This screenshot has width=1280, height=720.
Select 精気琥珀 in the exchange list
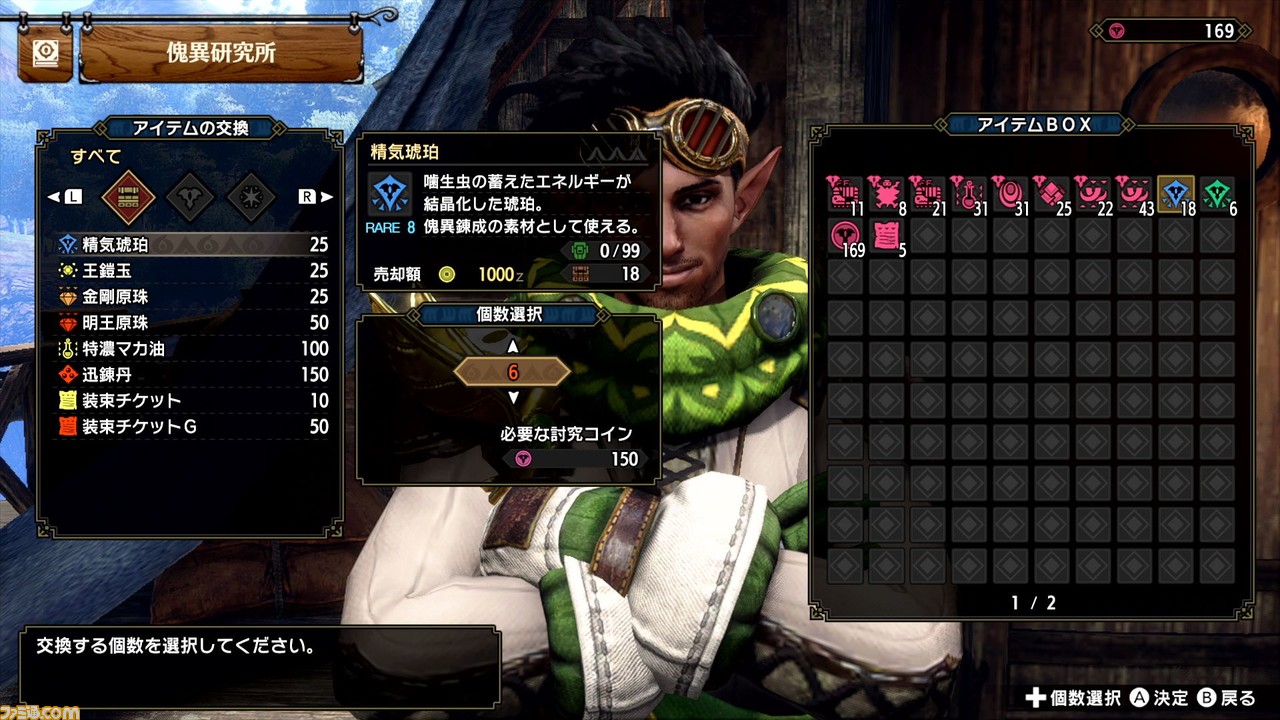coord(190,245)
